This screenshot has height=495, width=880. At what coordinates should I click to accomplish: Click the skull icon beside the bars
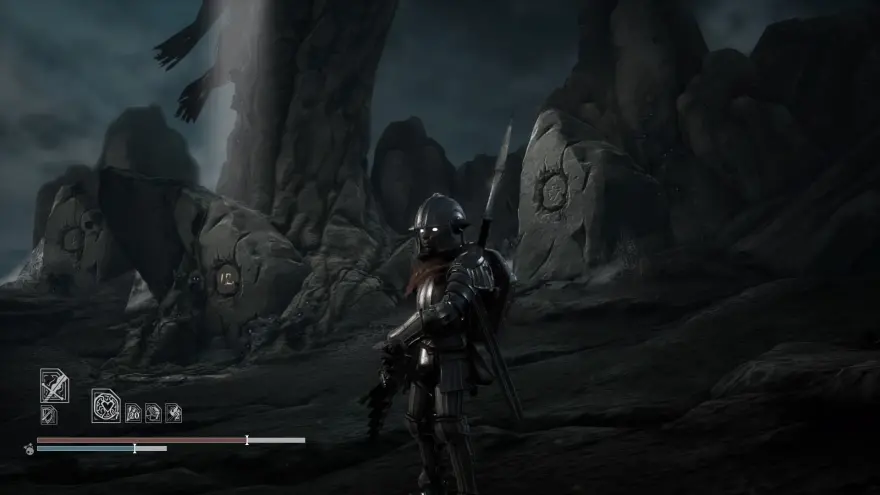pos(29,449)
